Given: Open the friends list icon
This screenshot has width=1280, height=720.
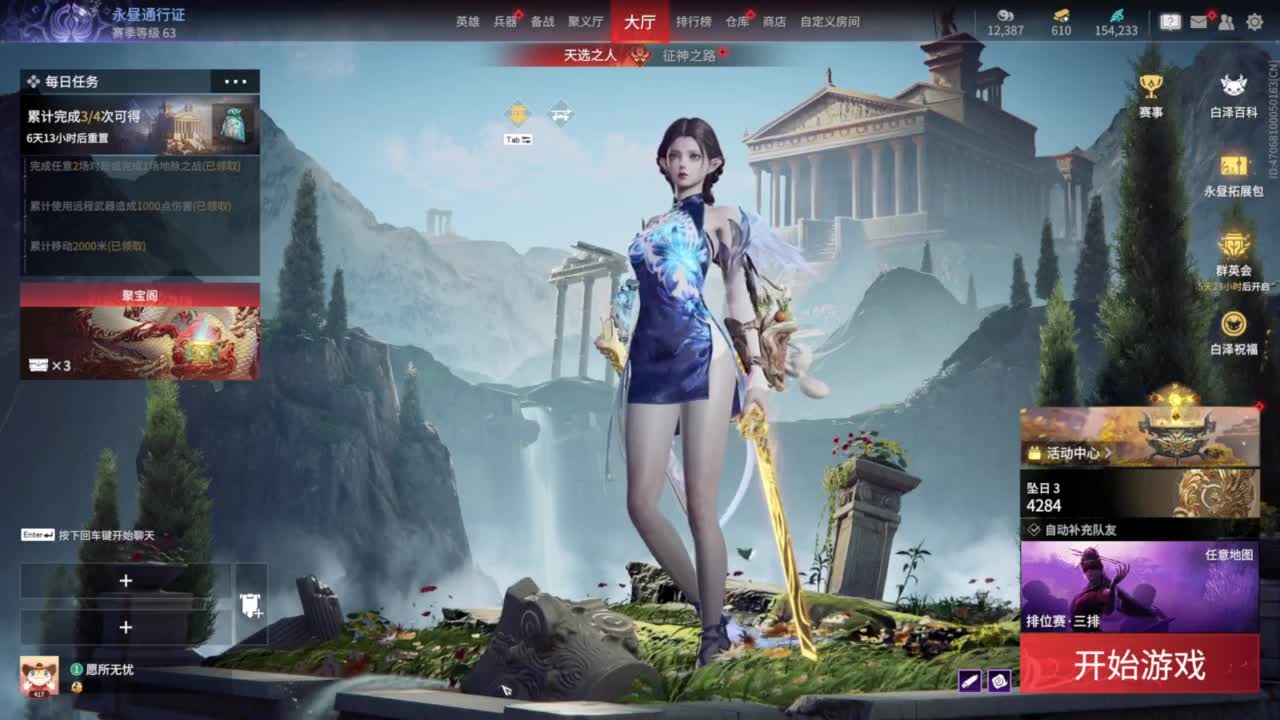Looking at the screenshot, I should (x=1225, y=22).
